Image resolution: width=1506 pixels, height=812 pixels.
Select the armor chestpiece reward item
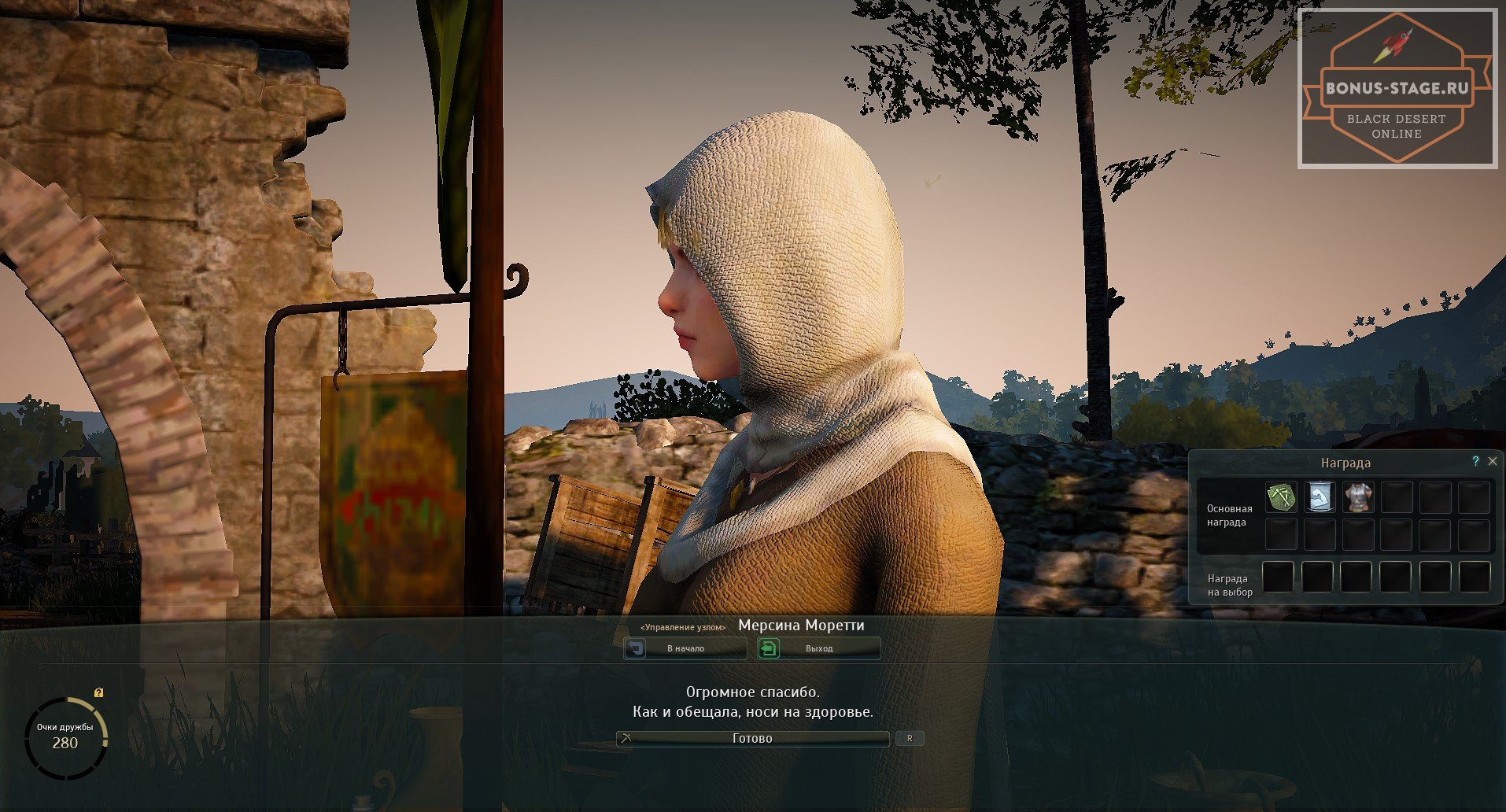pyautogui.click(x=1357, y=497)
